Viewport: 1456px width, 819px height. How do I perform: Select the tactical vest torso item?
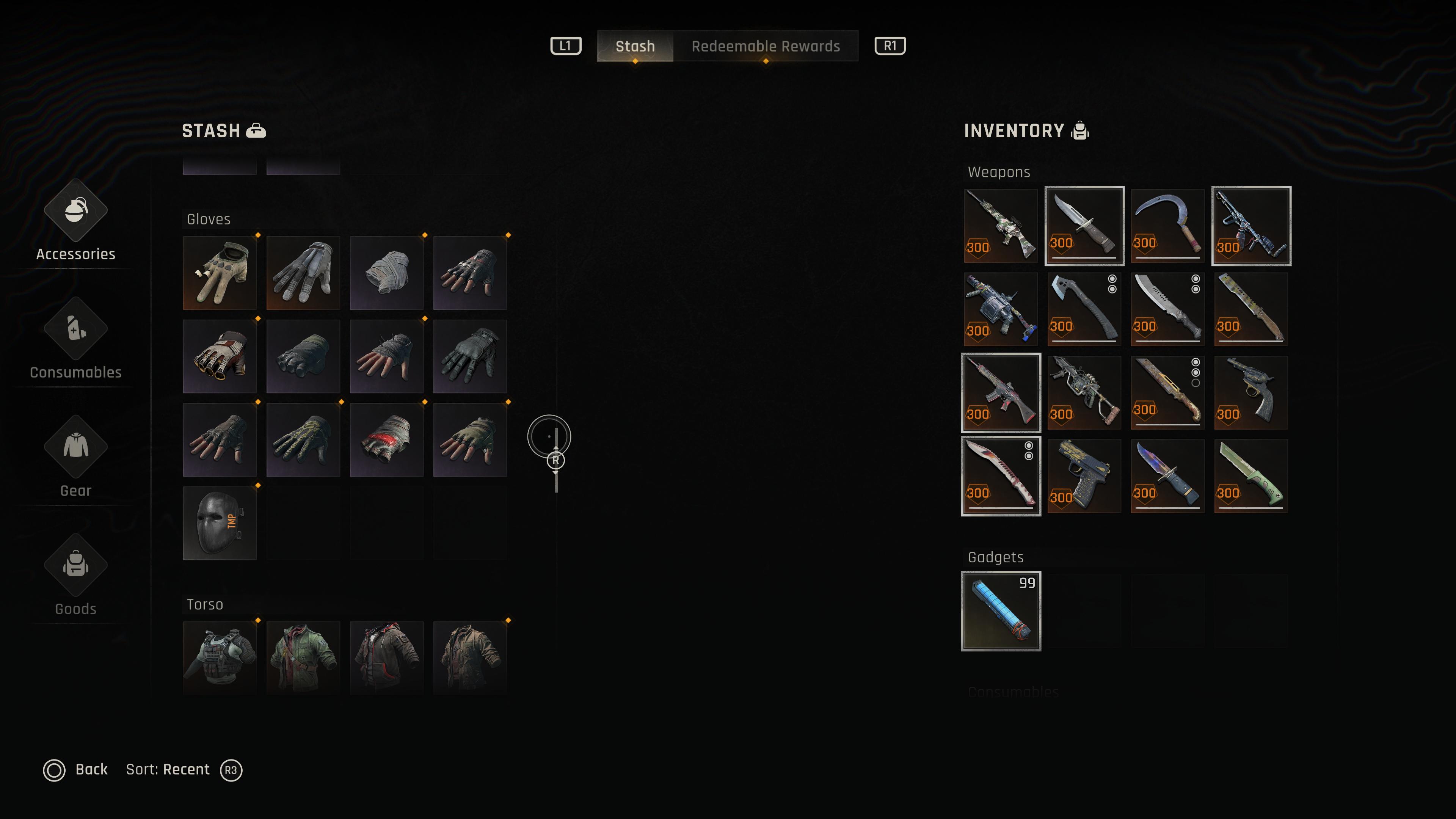click(220, 657)
